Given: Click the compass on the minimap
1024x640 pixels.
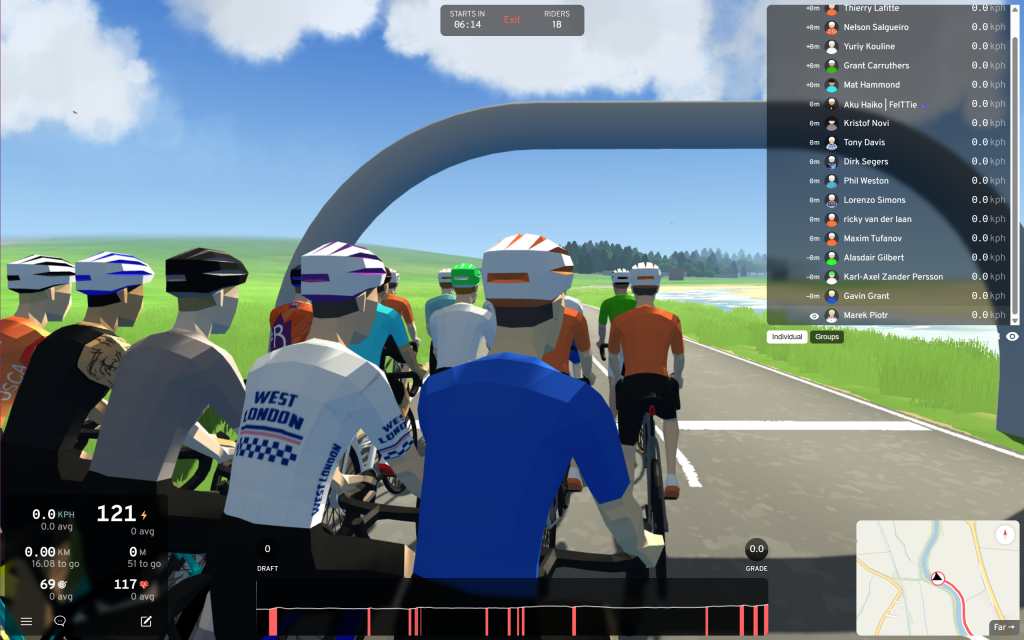Looking at the screenshot, I should tap(1004, 535).
